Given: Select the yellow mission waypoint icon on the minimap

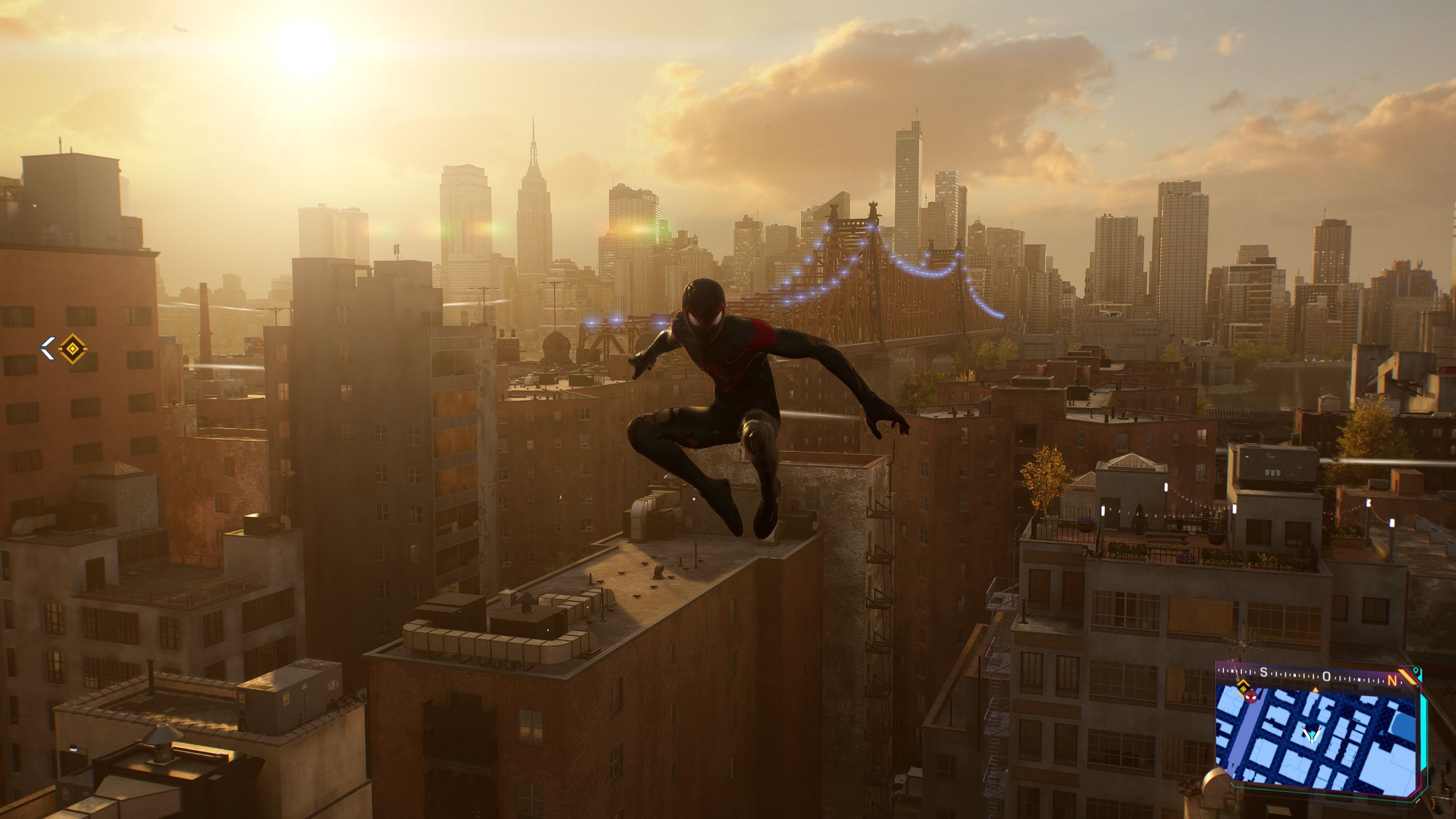Looking at the screenshot, I should click(x=1243, y=690).
